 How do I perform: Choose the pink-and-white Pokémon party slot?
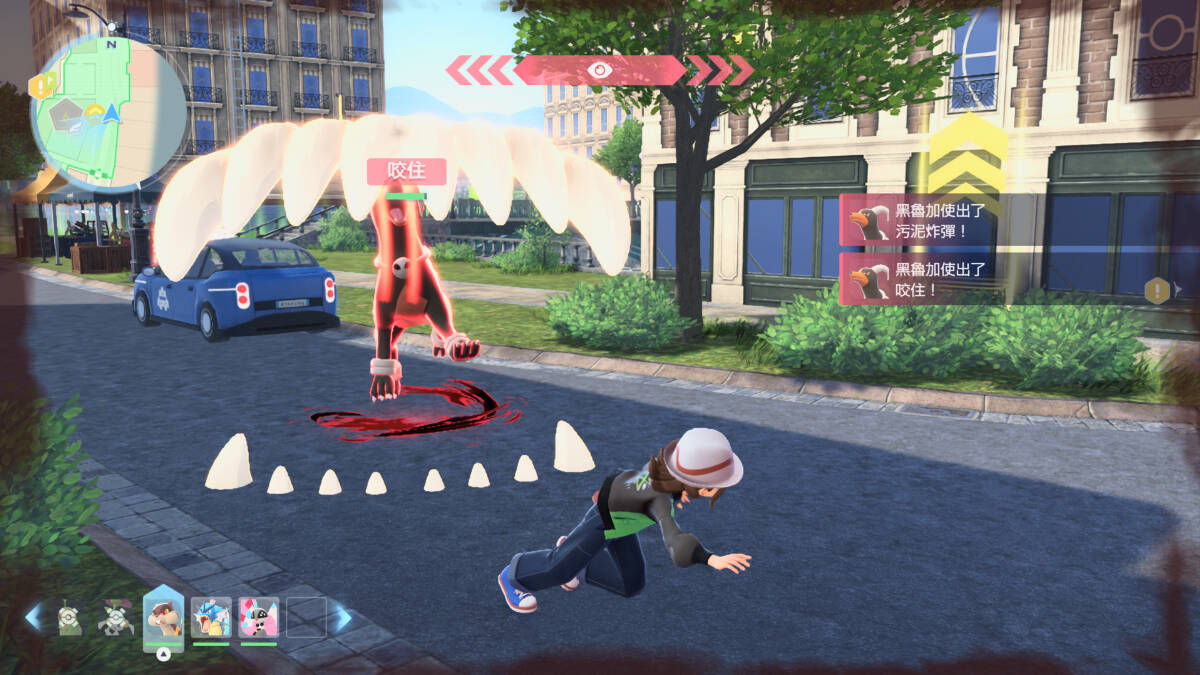pos(258,617)
